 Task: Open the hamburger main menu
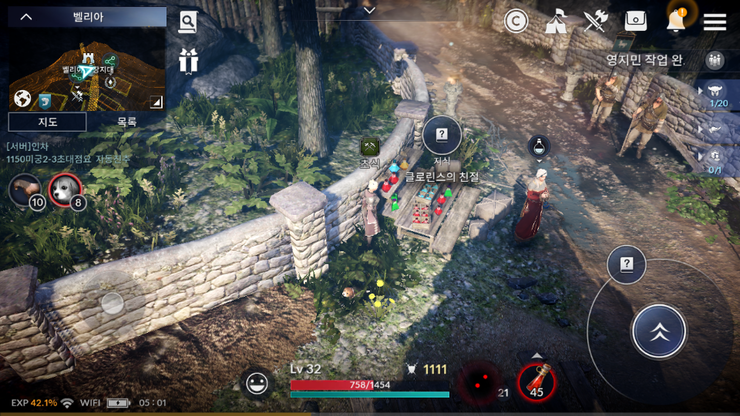[x=715, y=21]
